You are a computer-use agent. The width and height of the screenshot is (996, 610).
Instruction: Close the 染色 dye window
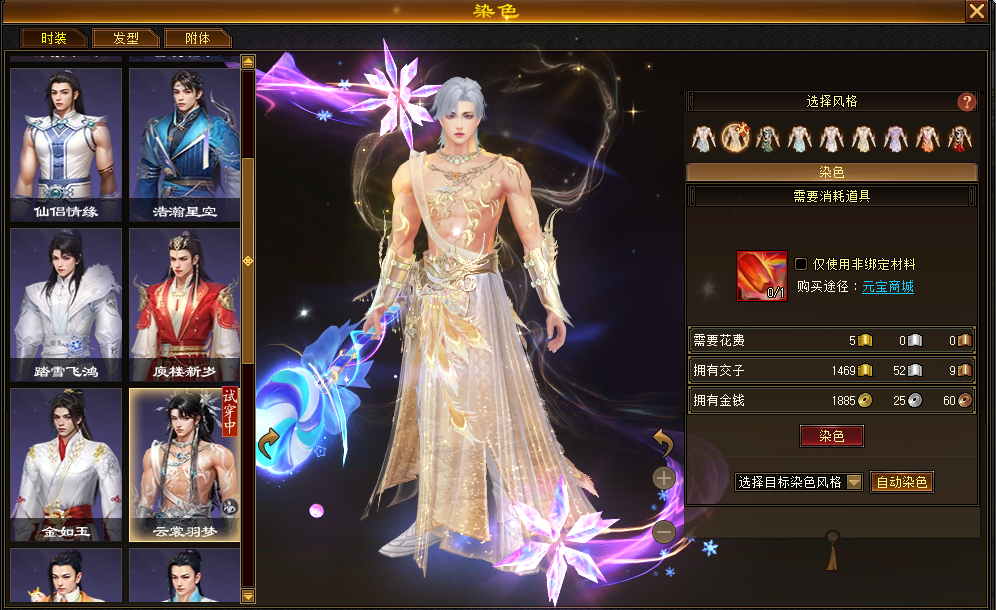coord(976,11)
